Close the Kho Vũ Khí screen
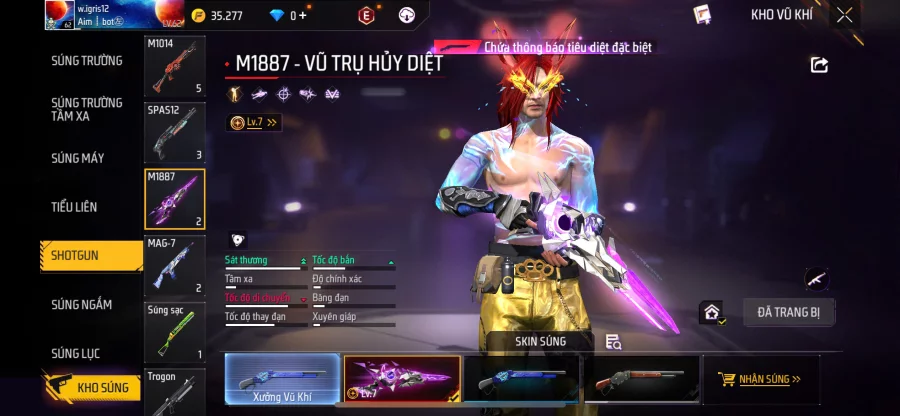 coord(845,15)
